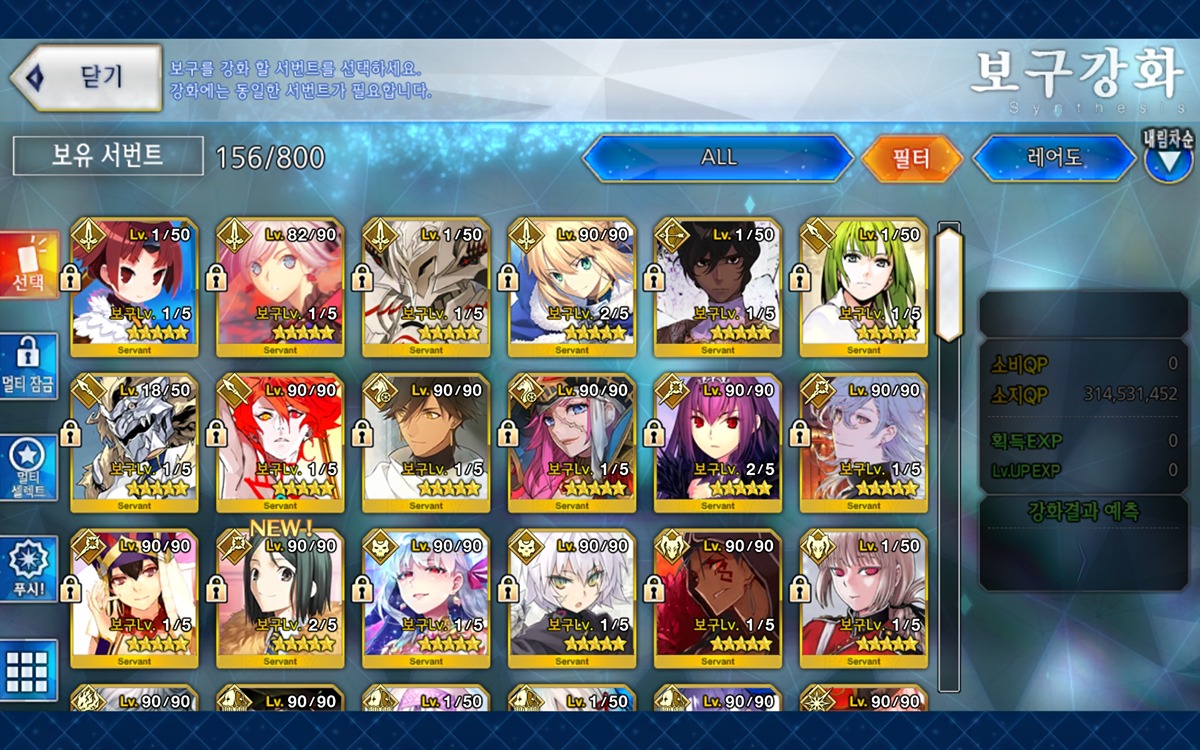Pick the white-haired green-eyed assassin card

pos(572,598)
